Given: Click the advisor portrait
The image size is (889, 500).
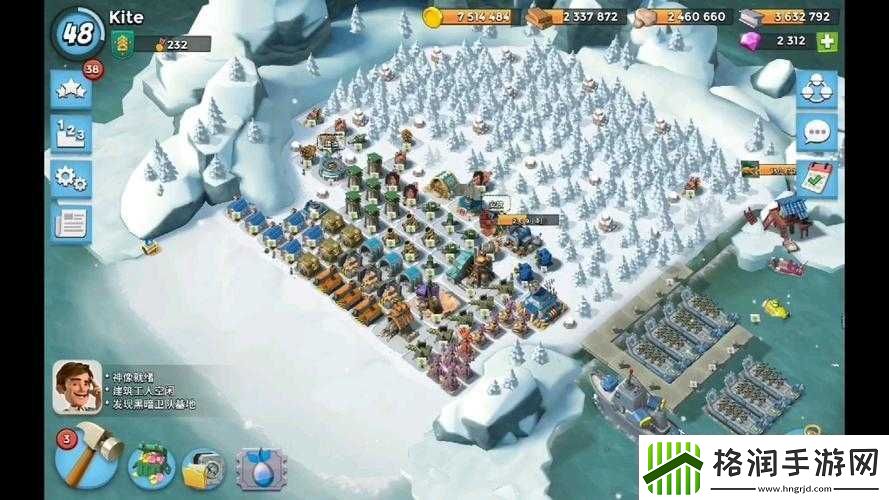Looking at the screenshot, I should pos(76,386).
